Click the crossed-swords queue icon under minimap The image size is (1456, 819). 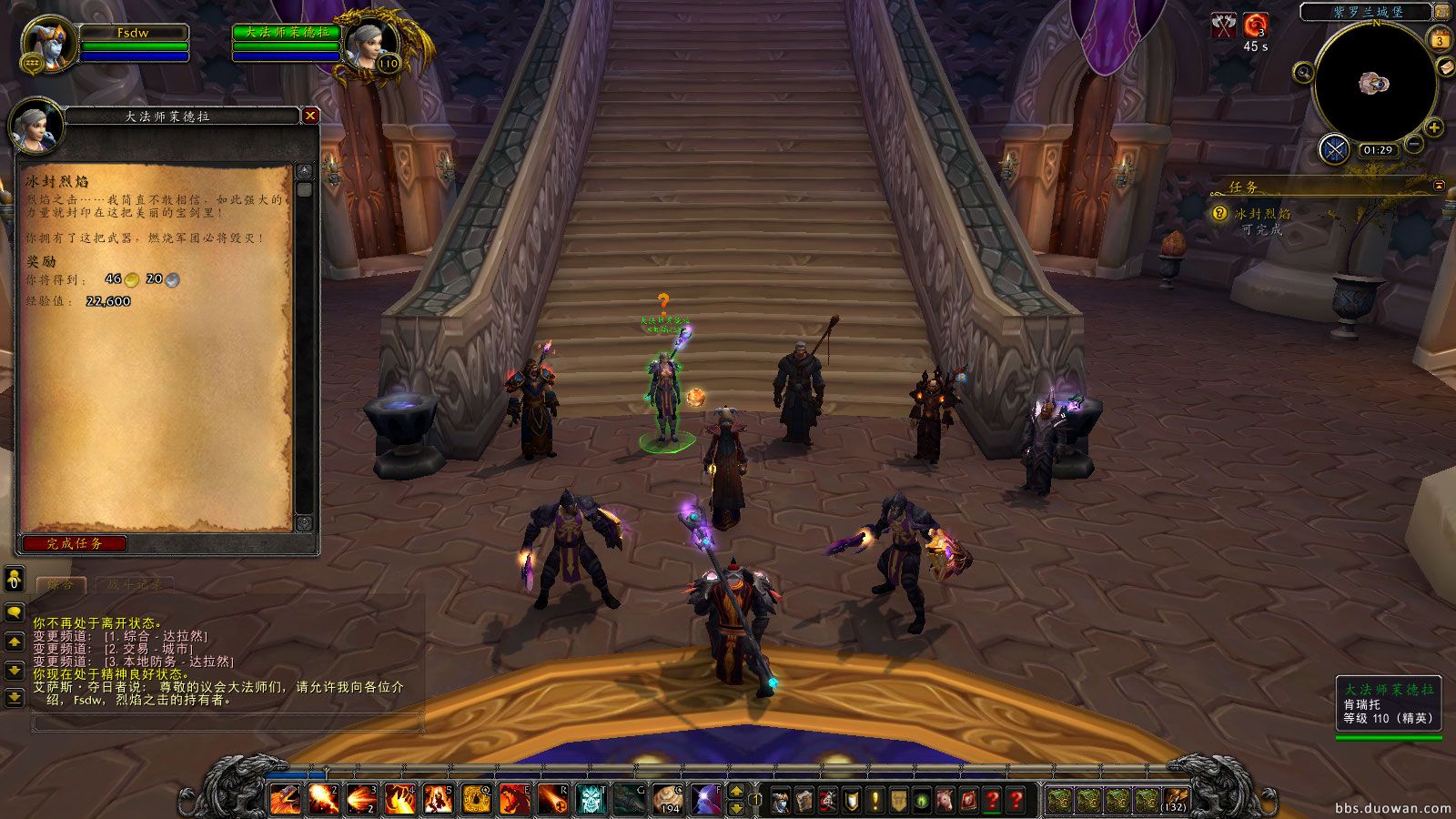[x=1333, y=149]
